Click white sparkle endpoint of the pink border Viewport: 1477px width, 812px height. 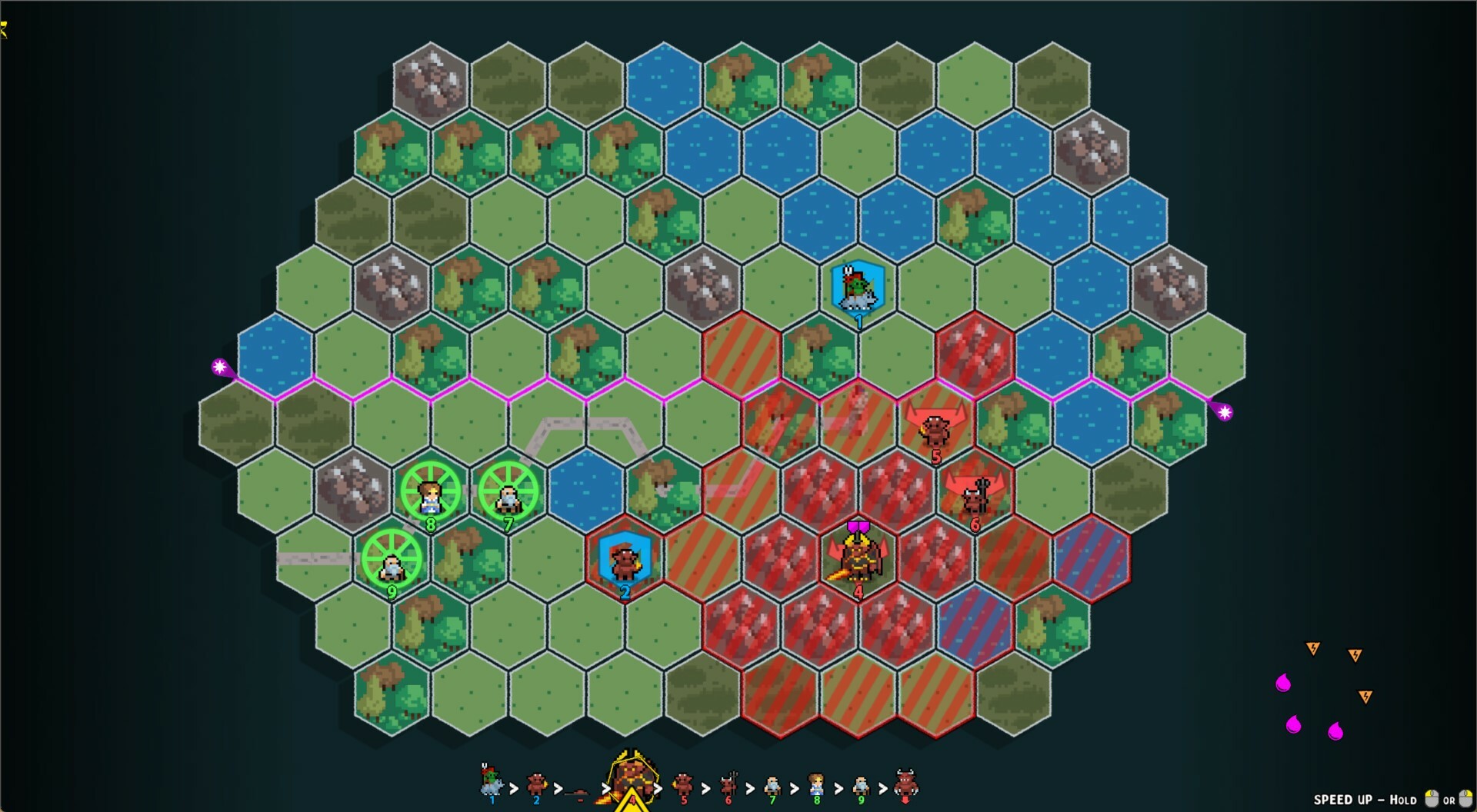point(221,367)
